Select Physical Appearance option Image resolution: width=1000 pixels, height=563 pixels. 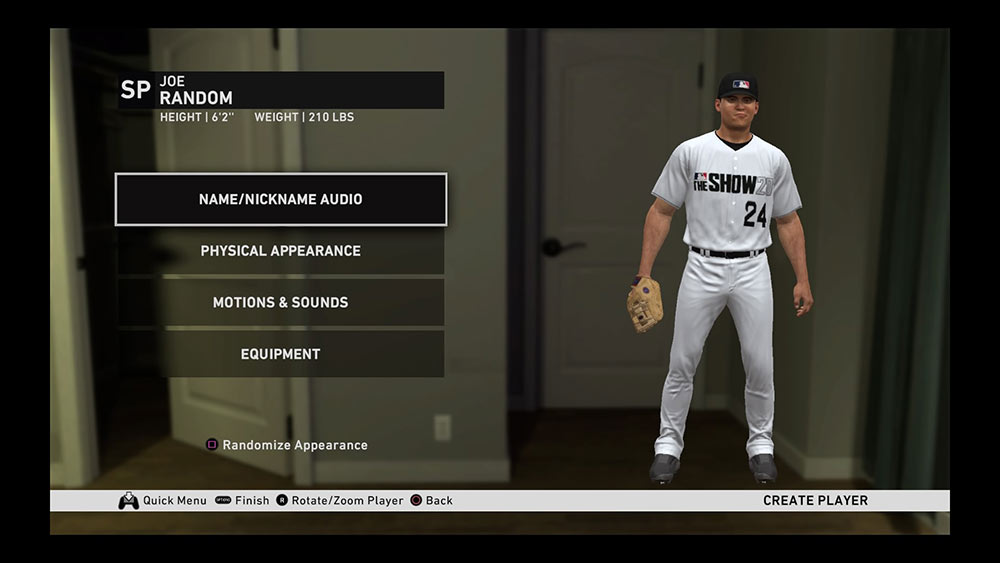click(x=280, y=251)
